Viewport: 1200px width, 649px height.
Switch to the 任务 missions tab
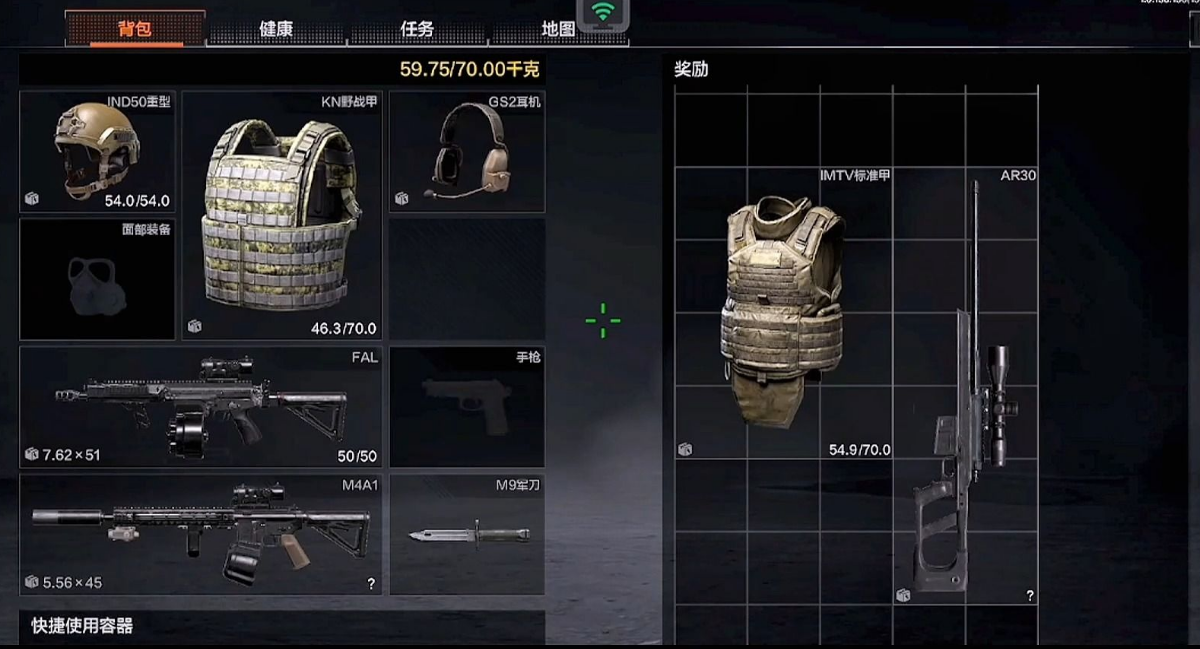coord(417,29)
